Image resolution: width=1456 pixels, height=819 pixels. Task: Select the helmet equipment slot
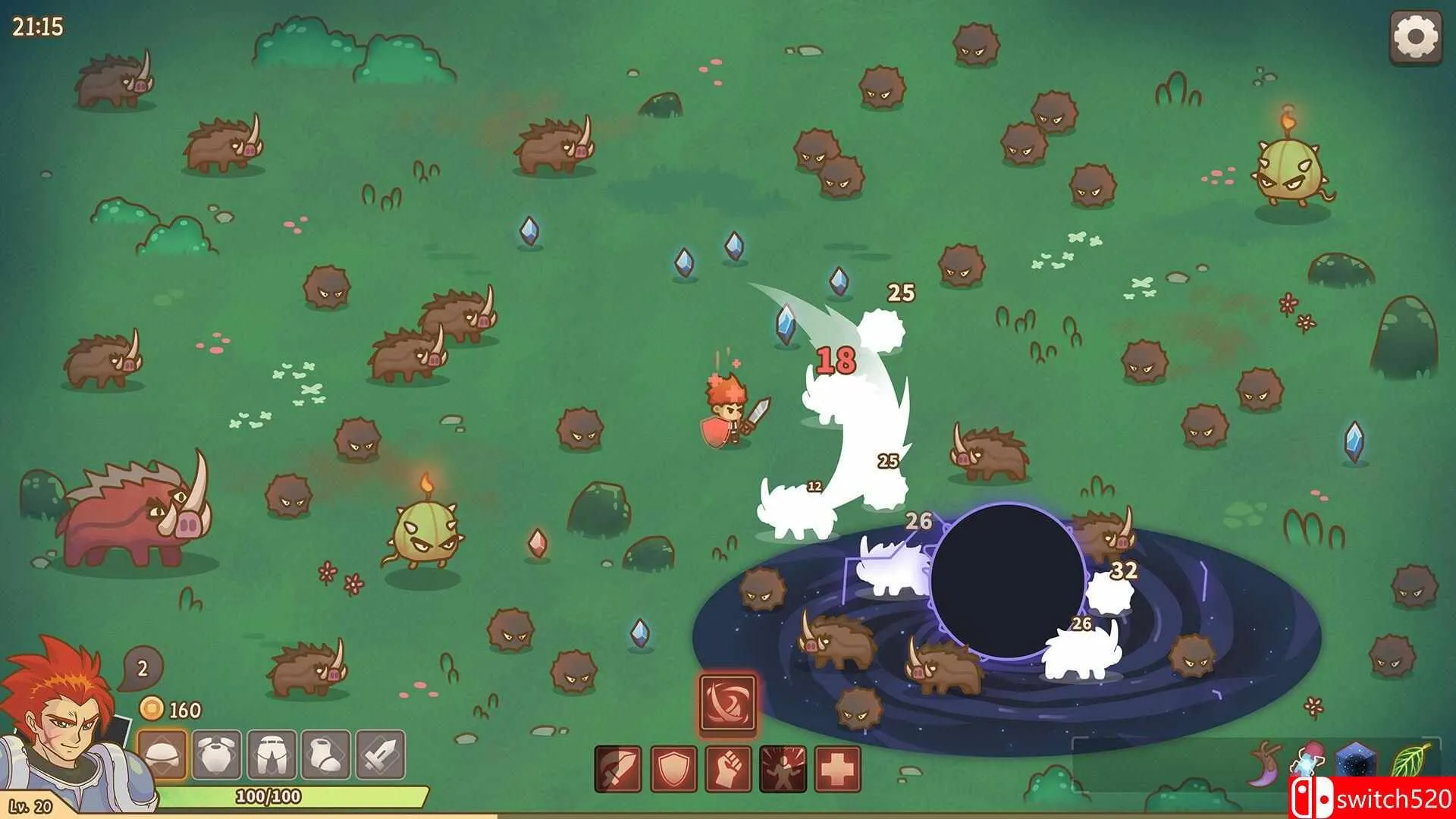(x=162, y=755)
